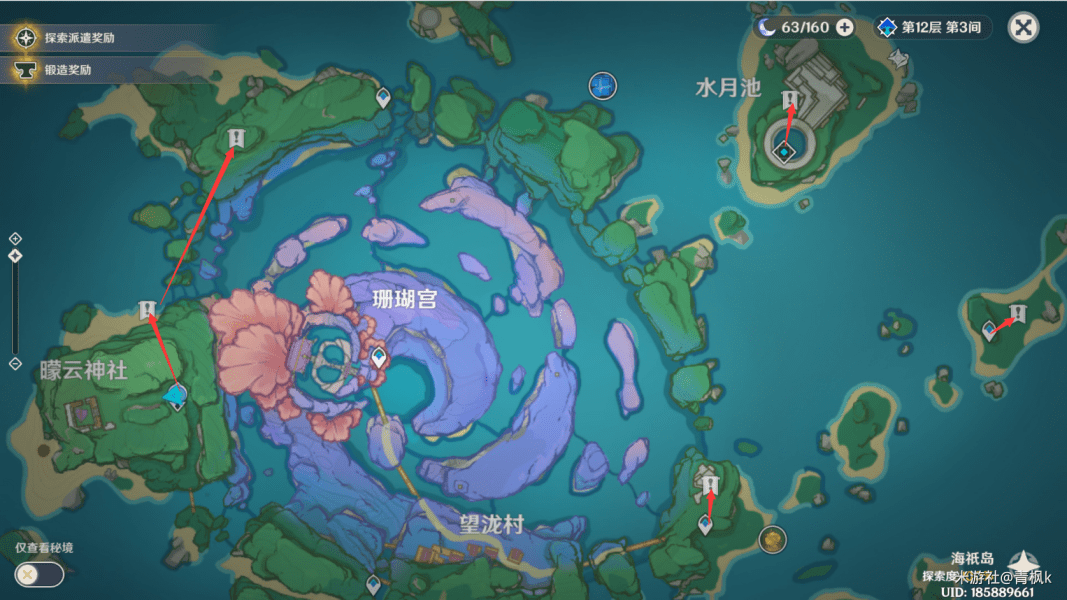Select the exclamation flag marker at 水月池
The height and width of the screenshot is (600, 1067).
pos(790,98)
